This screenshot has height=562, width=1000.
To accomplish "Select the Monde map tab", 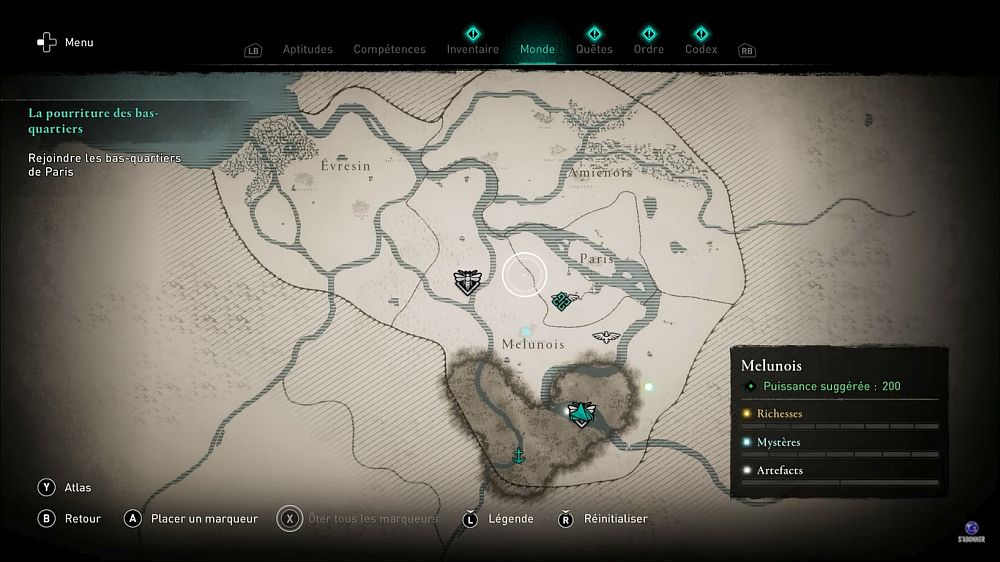I will (x=537, y=49).
